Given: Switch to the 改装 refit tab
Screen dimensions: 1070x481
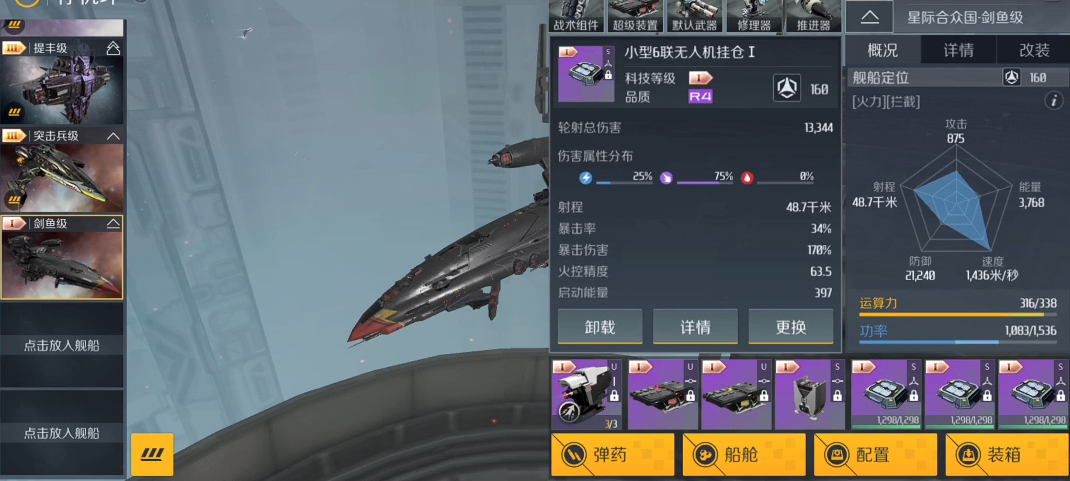Looking at the screenshot, I should pos(1034,51).
